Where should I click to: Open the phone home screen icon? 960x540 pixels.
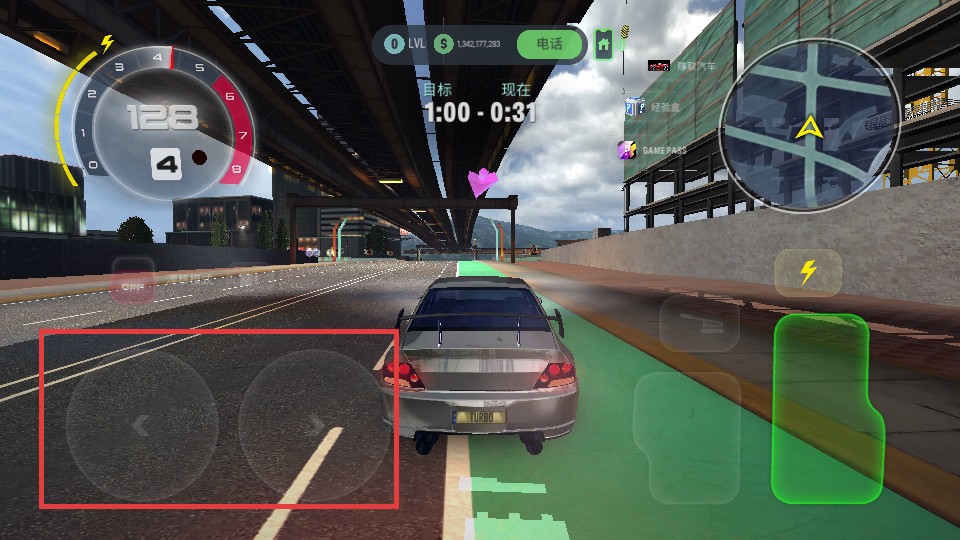point(603,43)
